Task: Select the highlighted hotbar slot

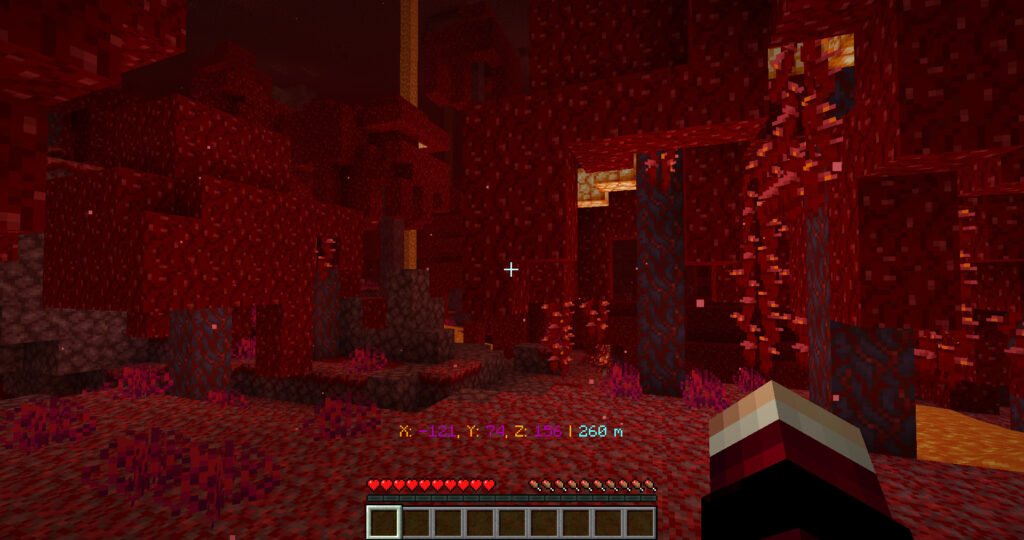Action: click(384, 521)
